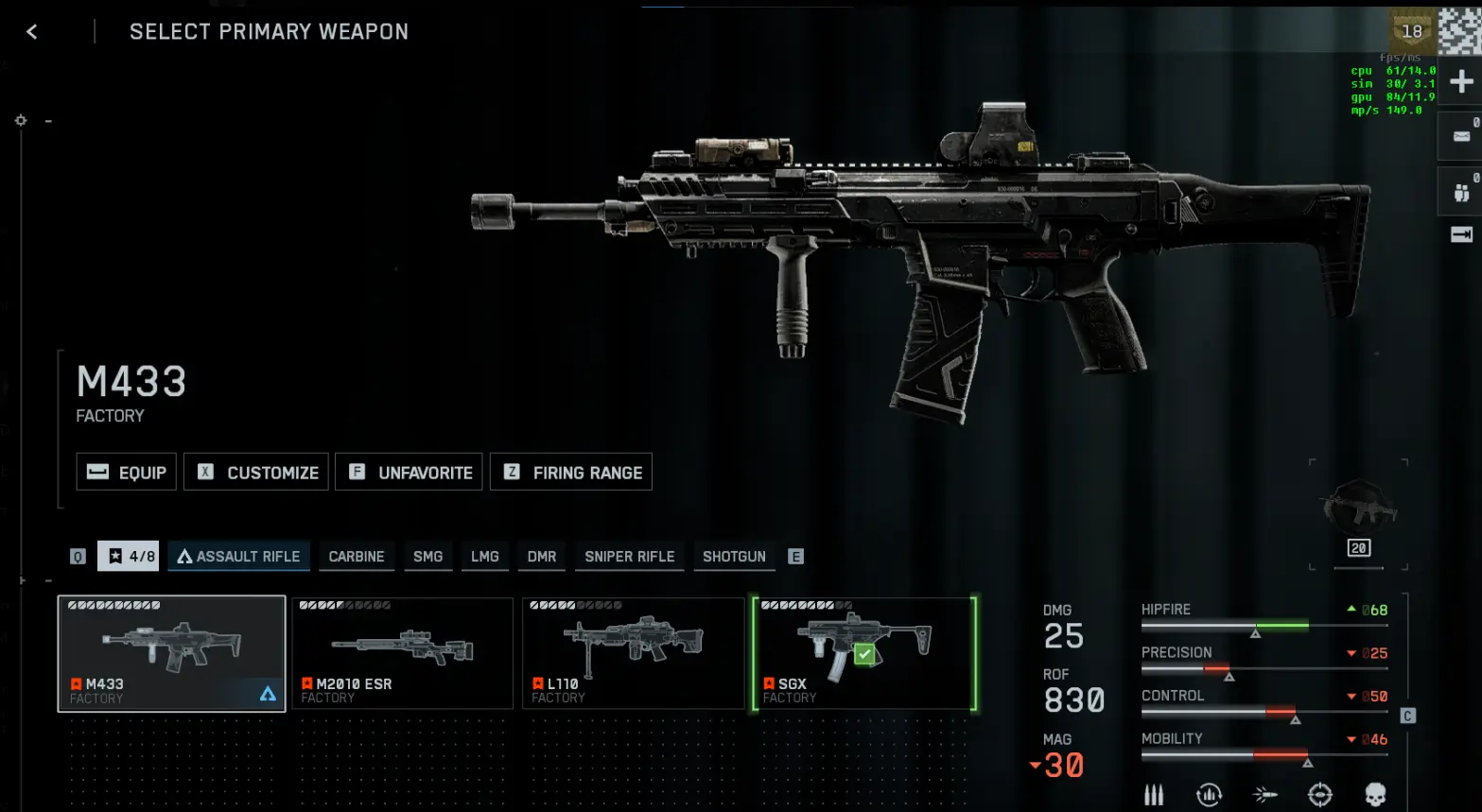The height and width of the screenshot is (812, 1482).
Task: Equip the M433 weapon
Action: 127,472
